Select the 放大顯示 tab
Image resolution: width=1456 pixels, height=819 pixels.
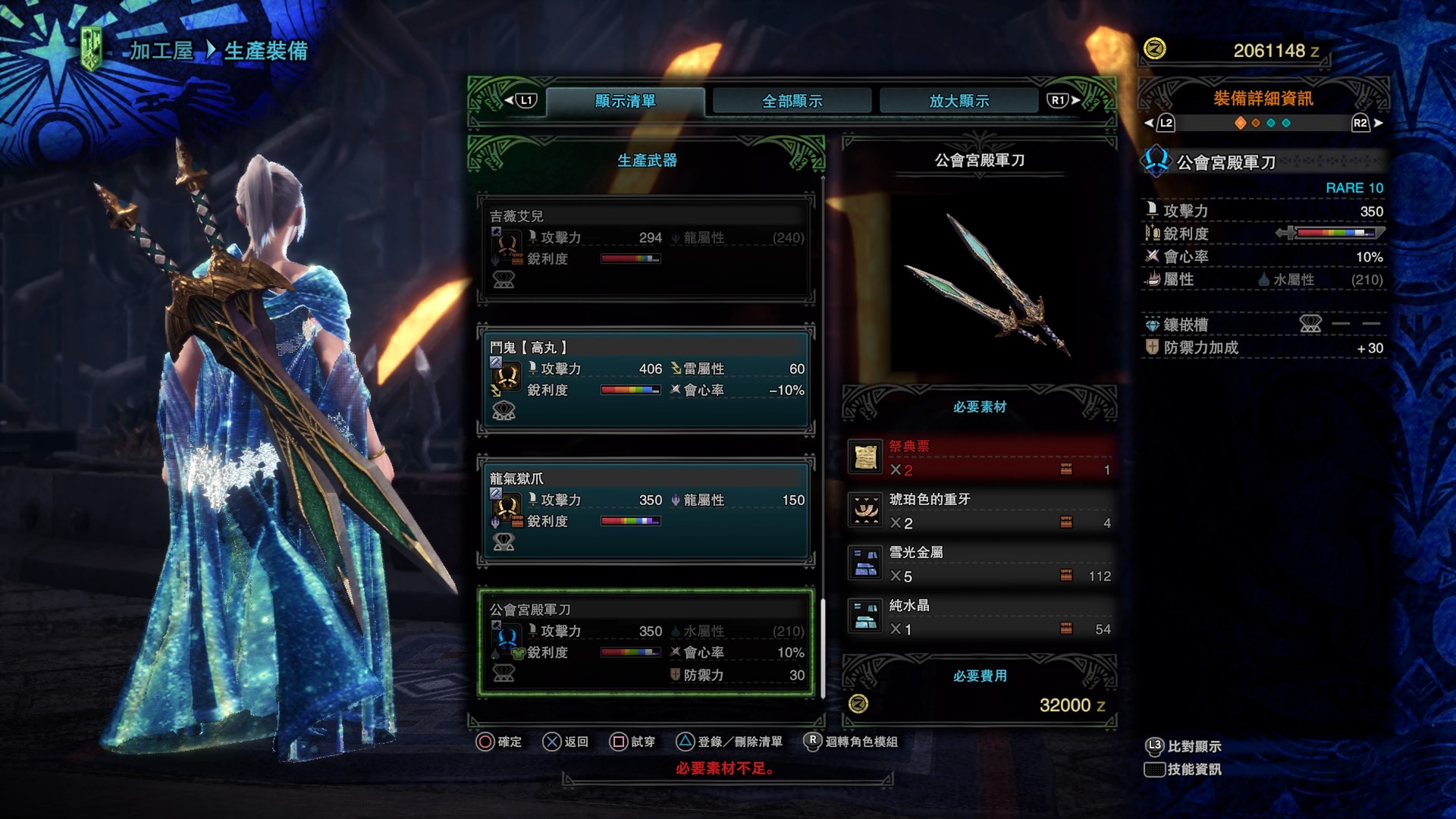click(959, 101)
